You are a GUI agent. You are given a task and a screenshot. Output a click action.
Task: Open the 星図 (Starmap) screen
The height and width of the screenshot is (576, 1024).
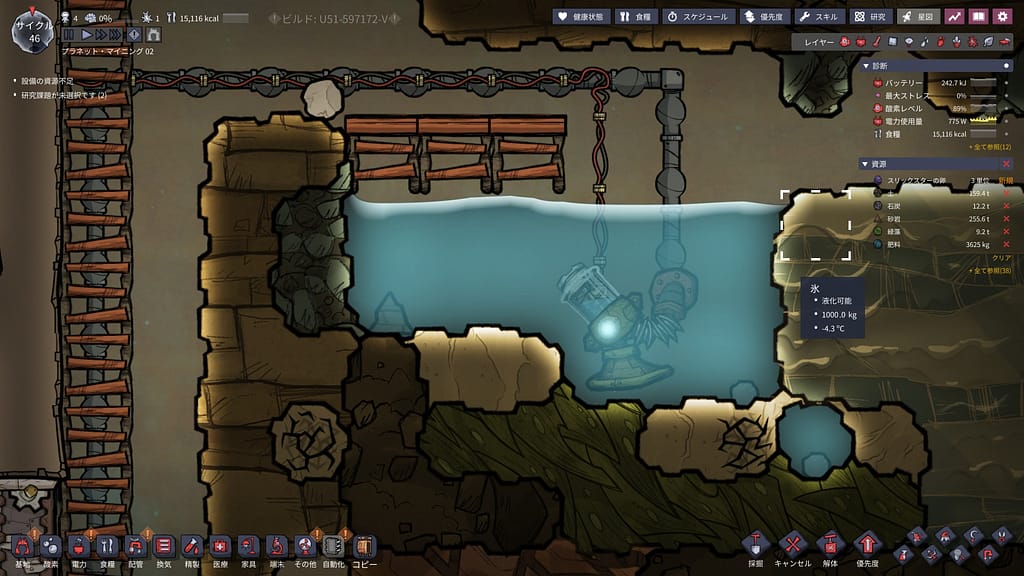pos(918,17)
